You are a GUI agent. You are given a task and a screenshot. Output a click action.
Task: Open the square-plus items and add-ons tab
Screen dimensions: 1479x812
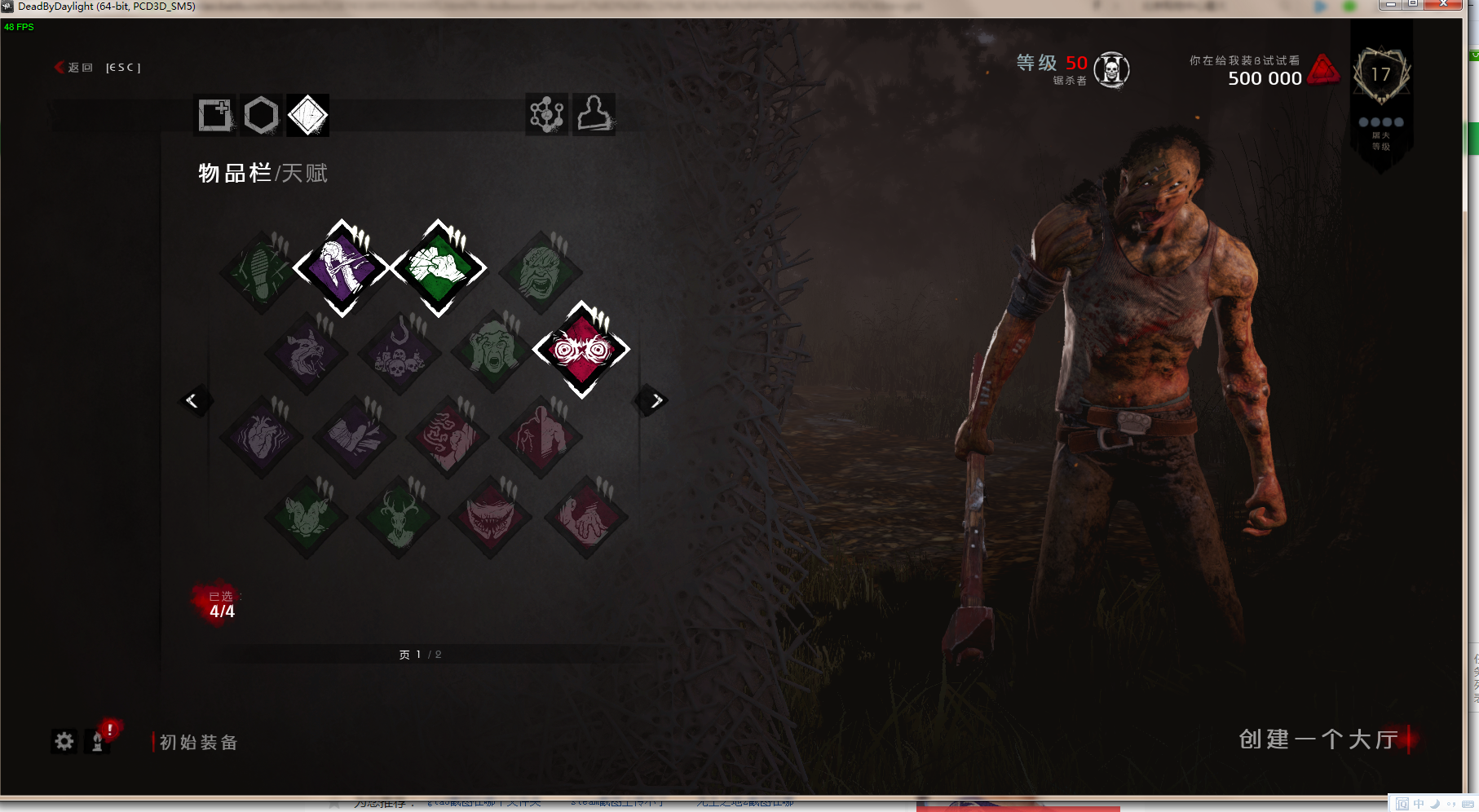215,115
